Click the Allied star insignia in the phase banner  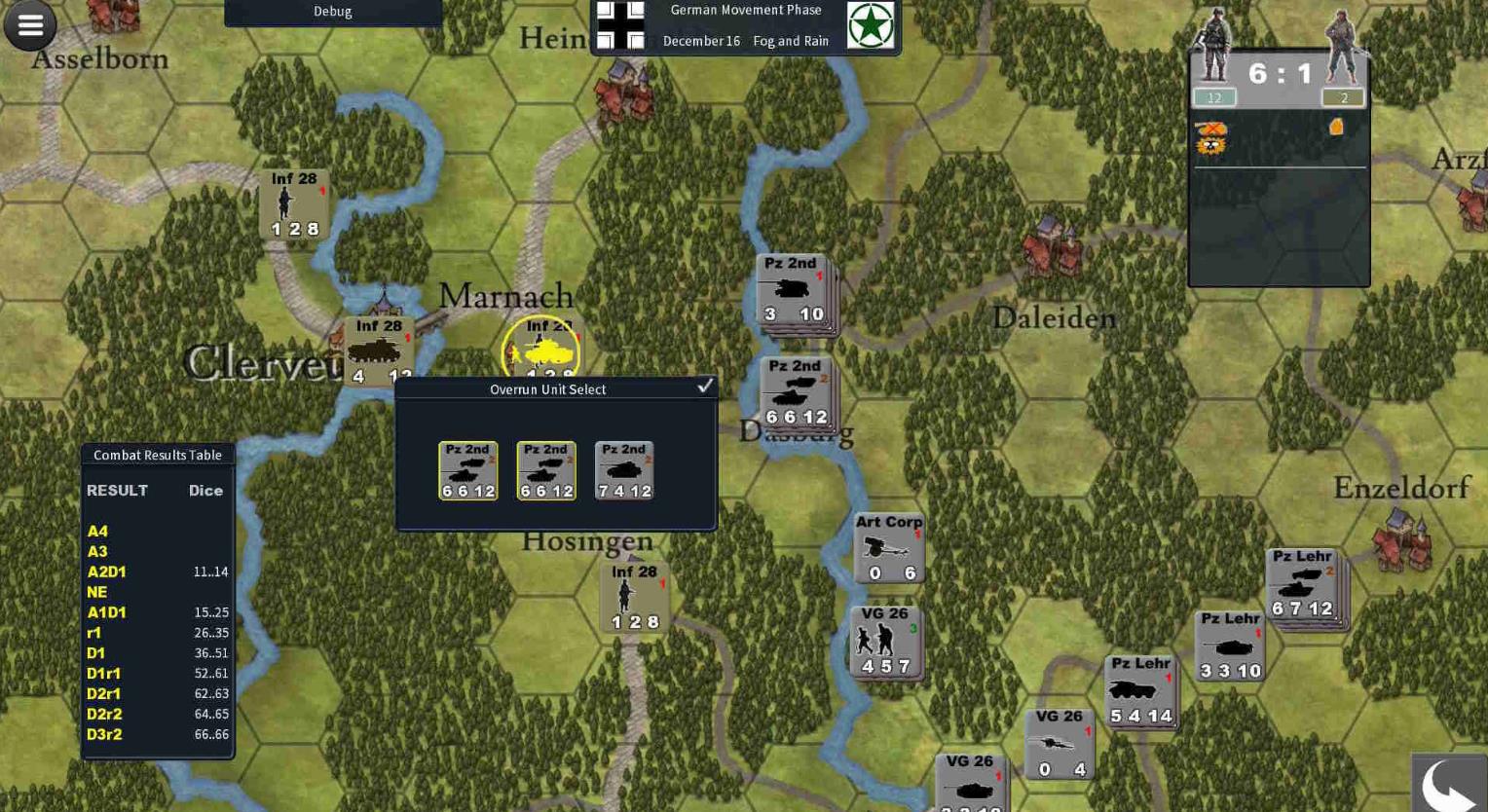(869, 24)
